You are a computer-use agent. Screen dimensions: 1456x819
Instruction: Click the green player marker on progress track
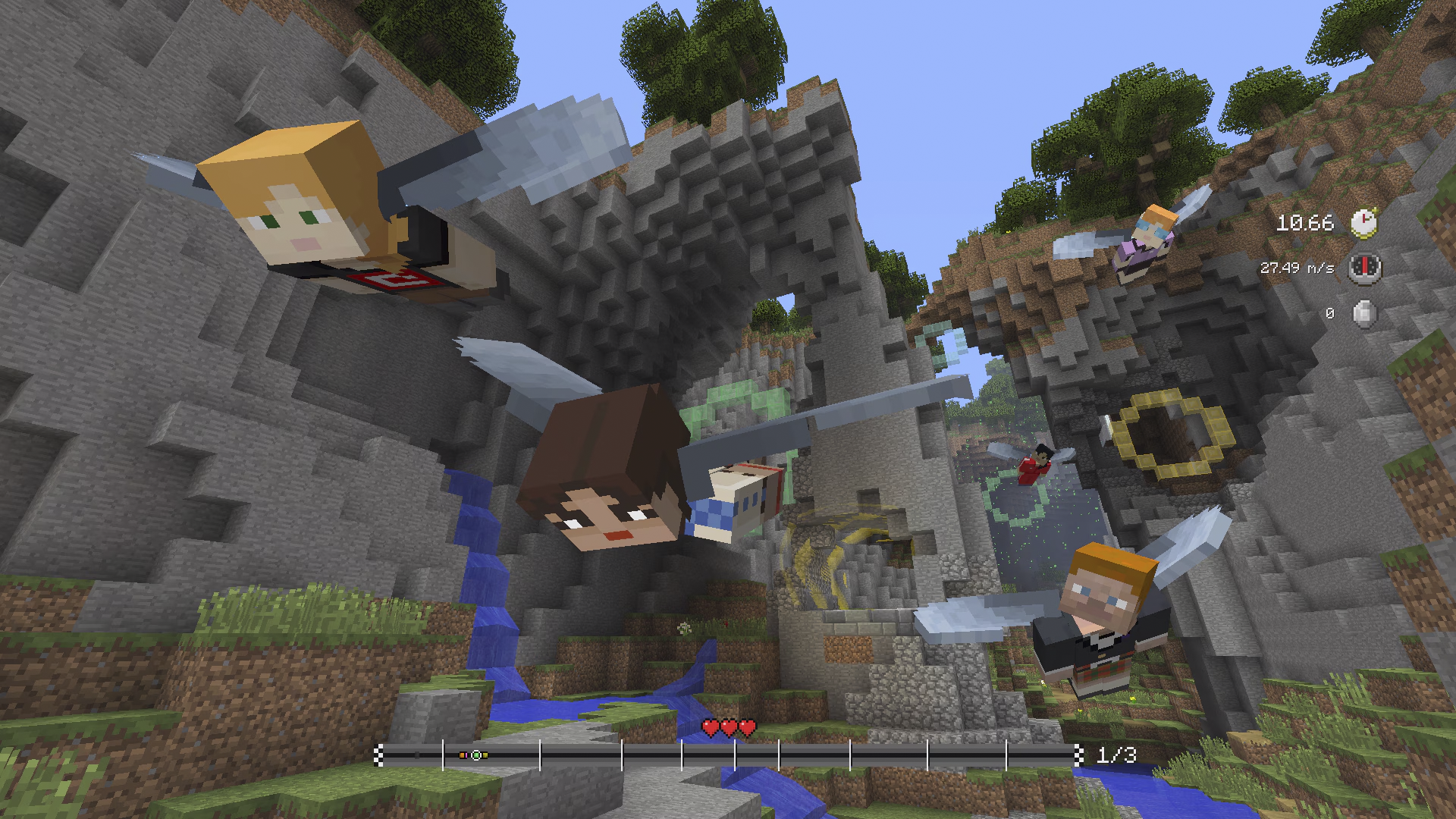(x=476, y=755)
